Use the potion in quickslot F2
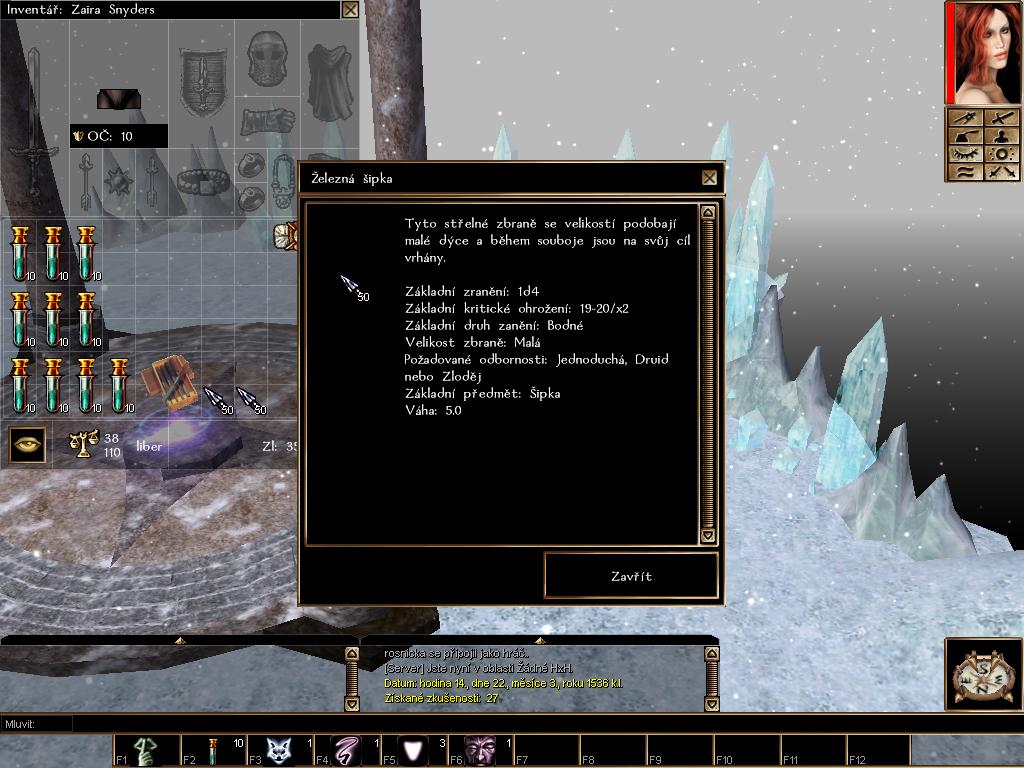Viewport: 1024px width, 768px height. pos(214,750)
